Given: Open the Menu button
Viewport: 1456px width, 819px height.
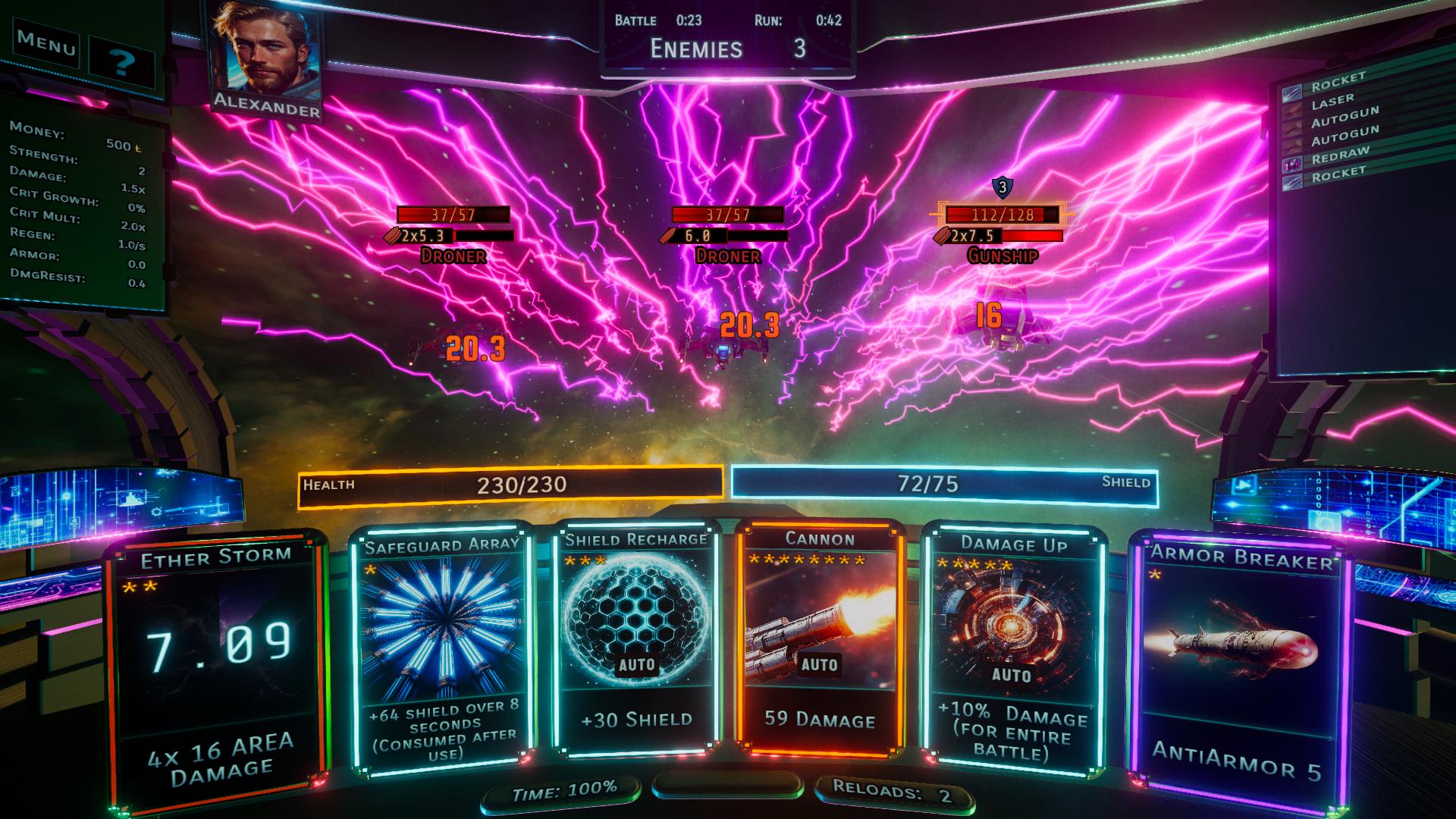Looking at the screenshot, I should 46,43.
